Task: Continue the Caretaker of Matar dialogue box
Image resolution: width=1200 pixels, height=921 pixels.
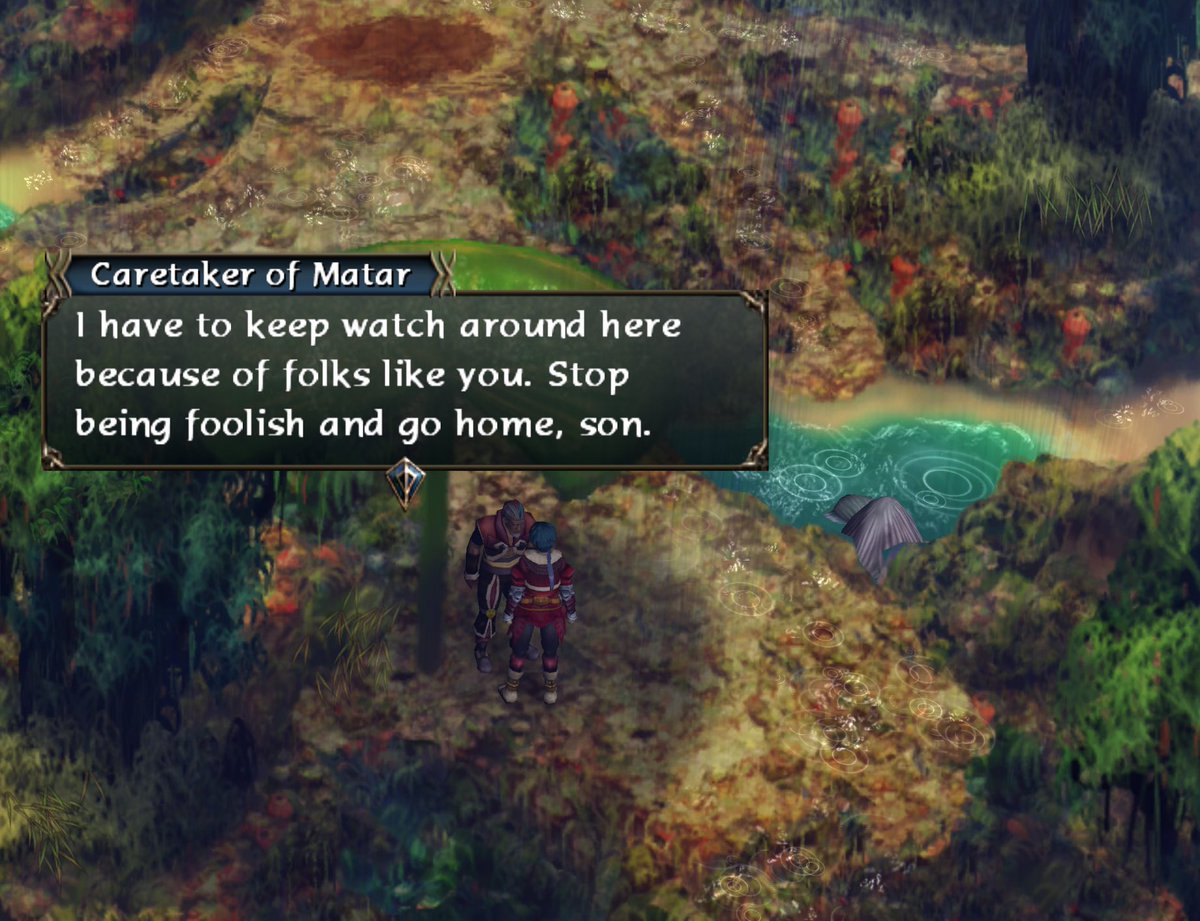Action: [x=404, y=378]
